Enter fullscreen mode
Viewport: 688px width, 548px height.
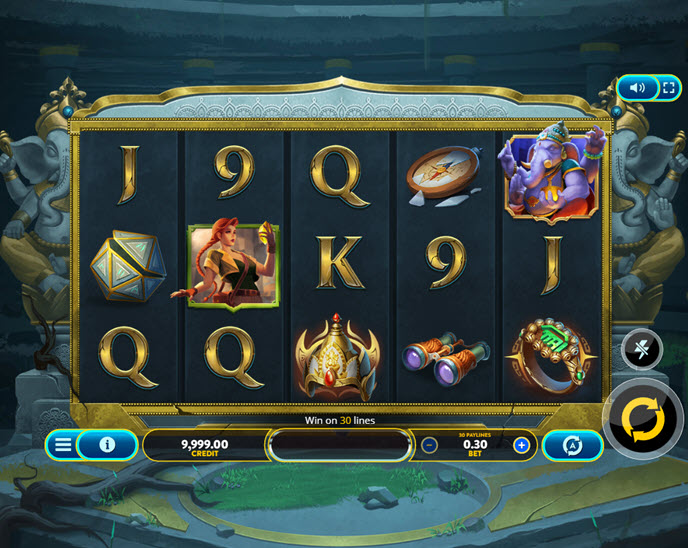(665, 88)
